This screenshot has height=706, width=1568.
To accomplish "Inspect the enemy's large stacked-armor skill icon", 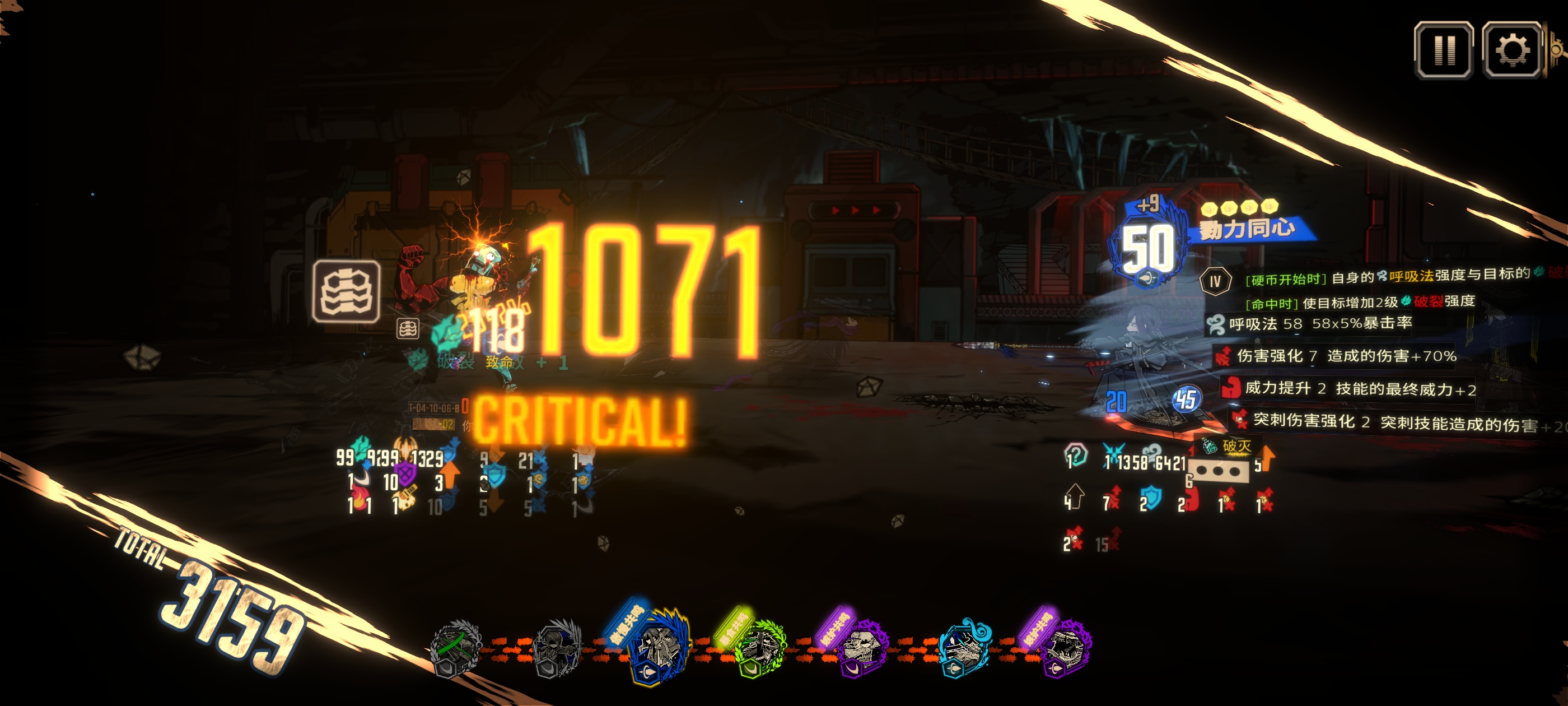I will click(x=346, y=291).
